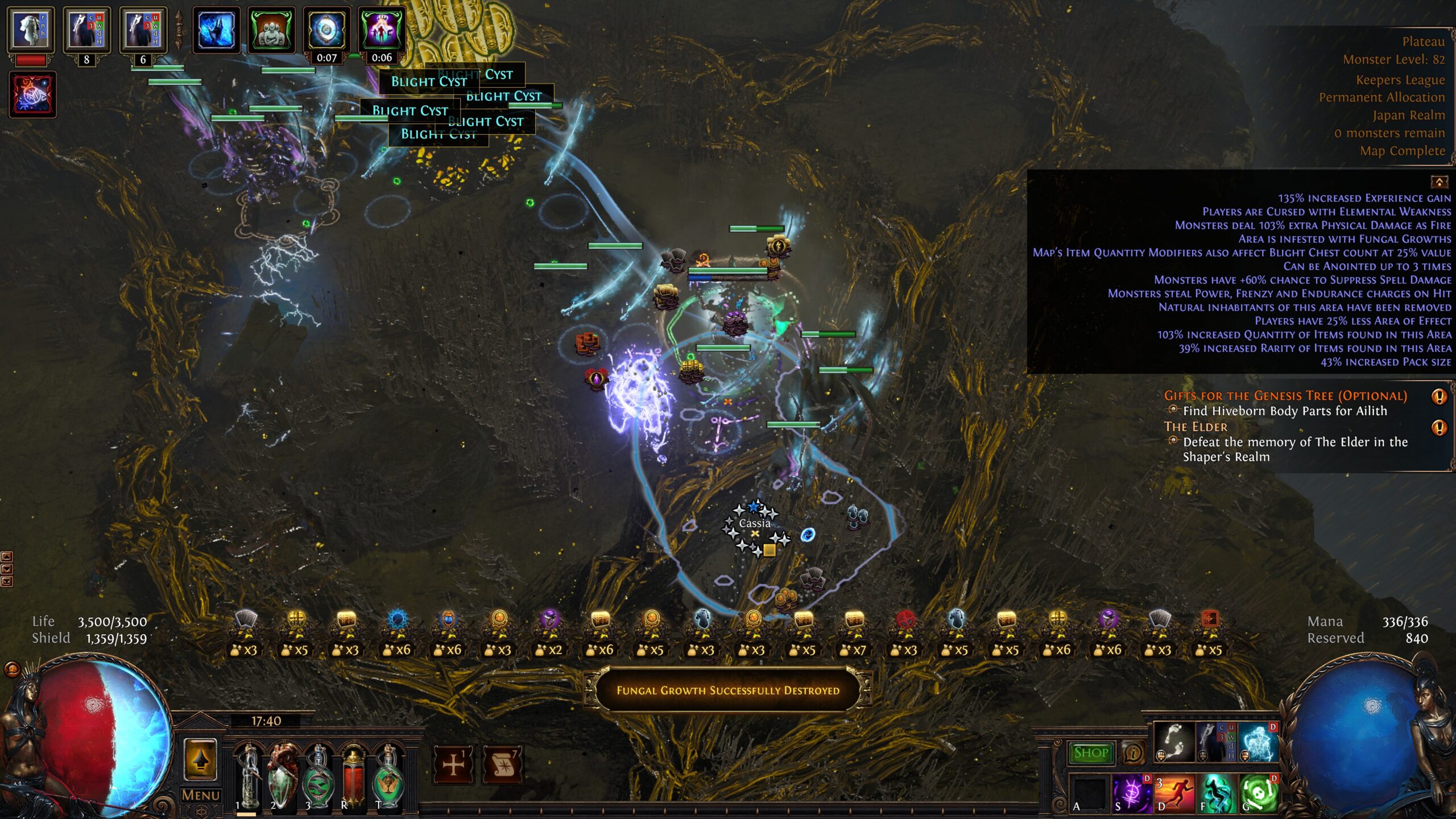Open the cross icon notification panel
Screen dimensions: 1456x819
[x=453, y=764]
